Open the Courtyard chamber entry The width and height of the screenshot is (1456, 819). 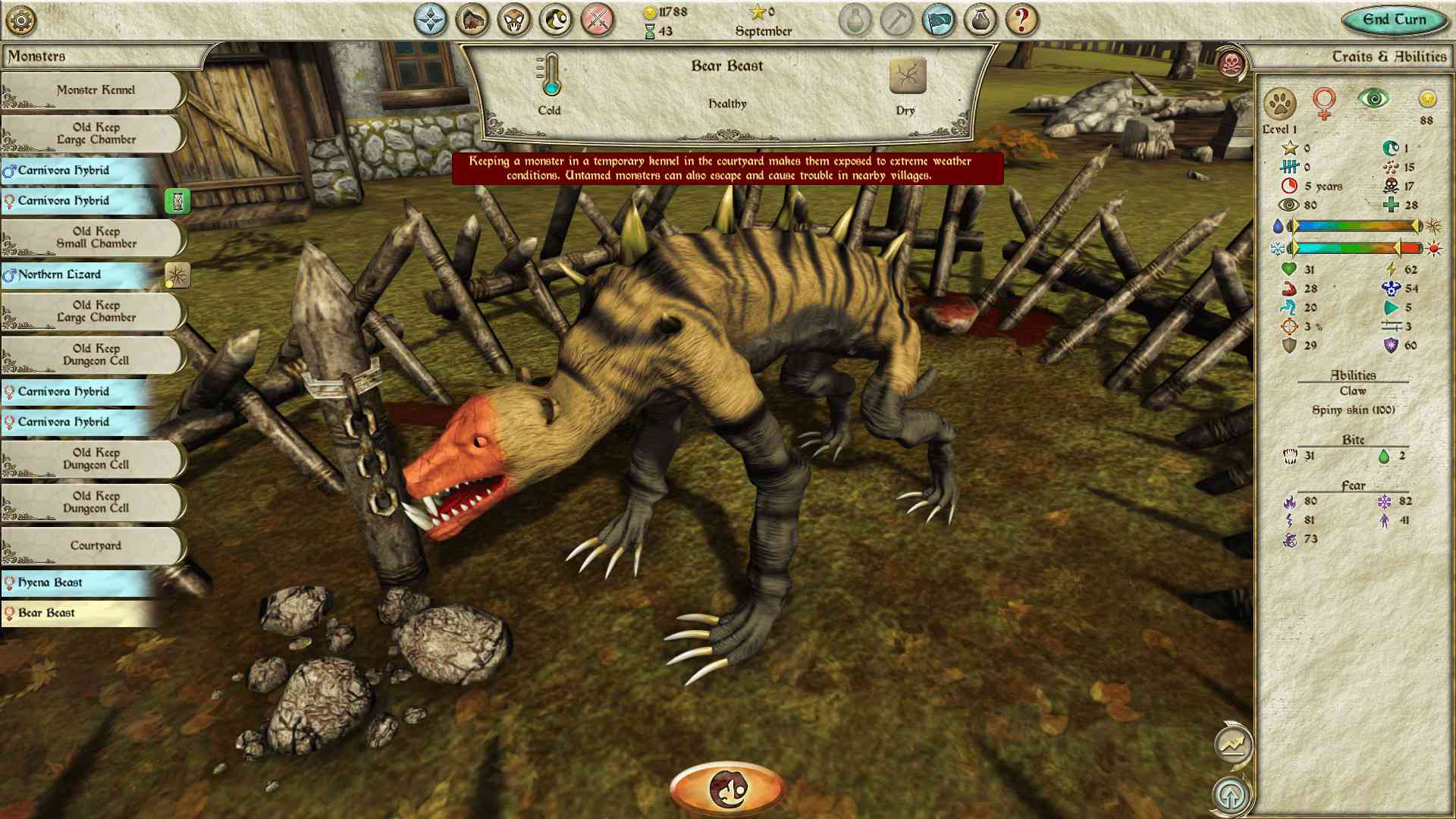click(95, 544)
